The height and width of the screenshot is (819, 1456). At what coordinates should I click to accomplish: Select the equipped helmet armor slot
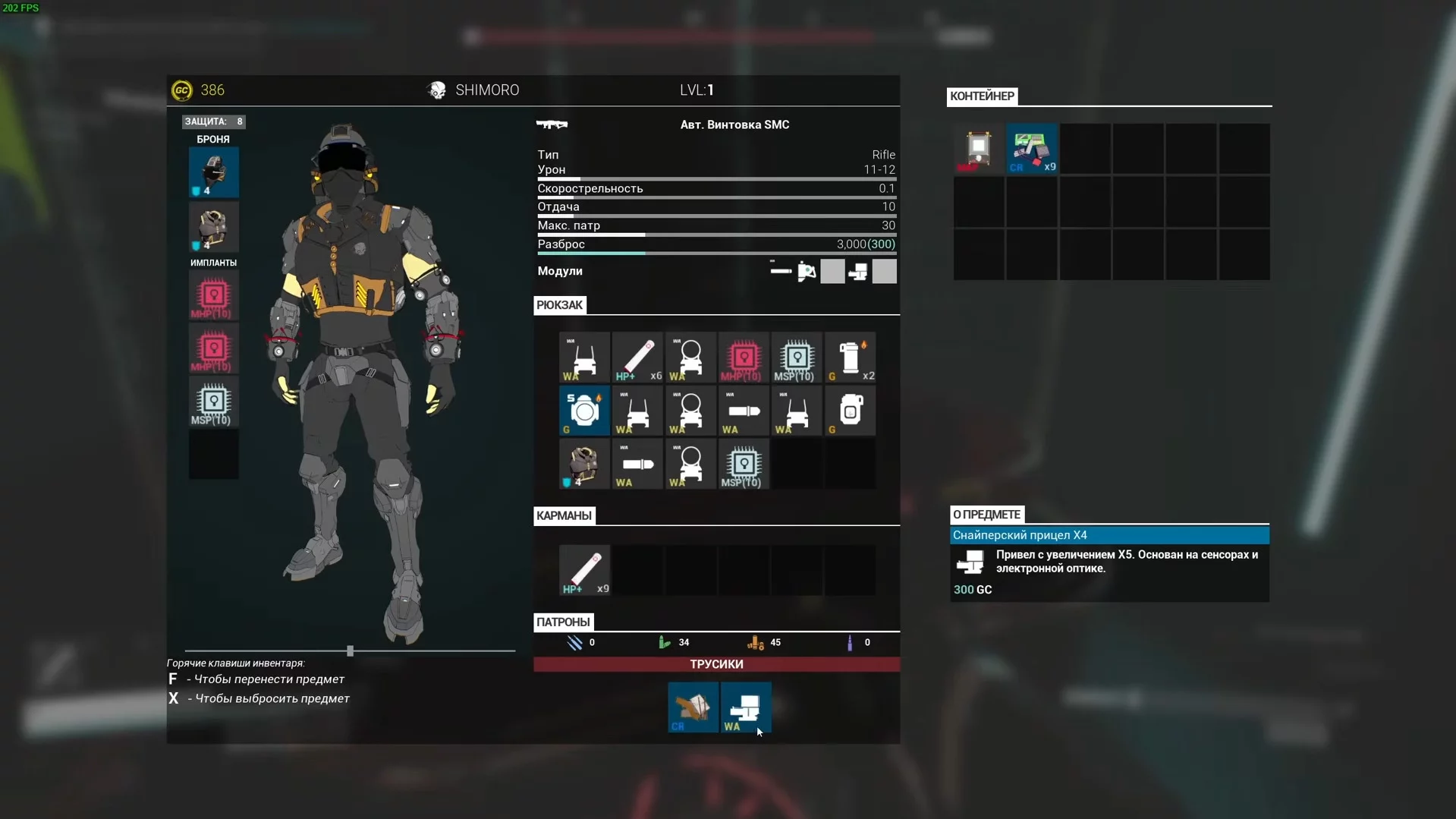[x=213, y=172]
